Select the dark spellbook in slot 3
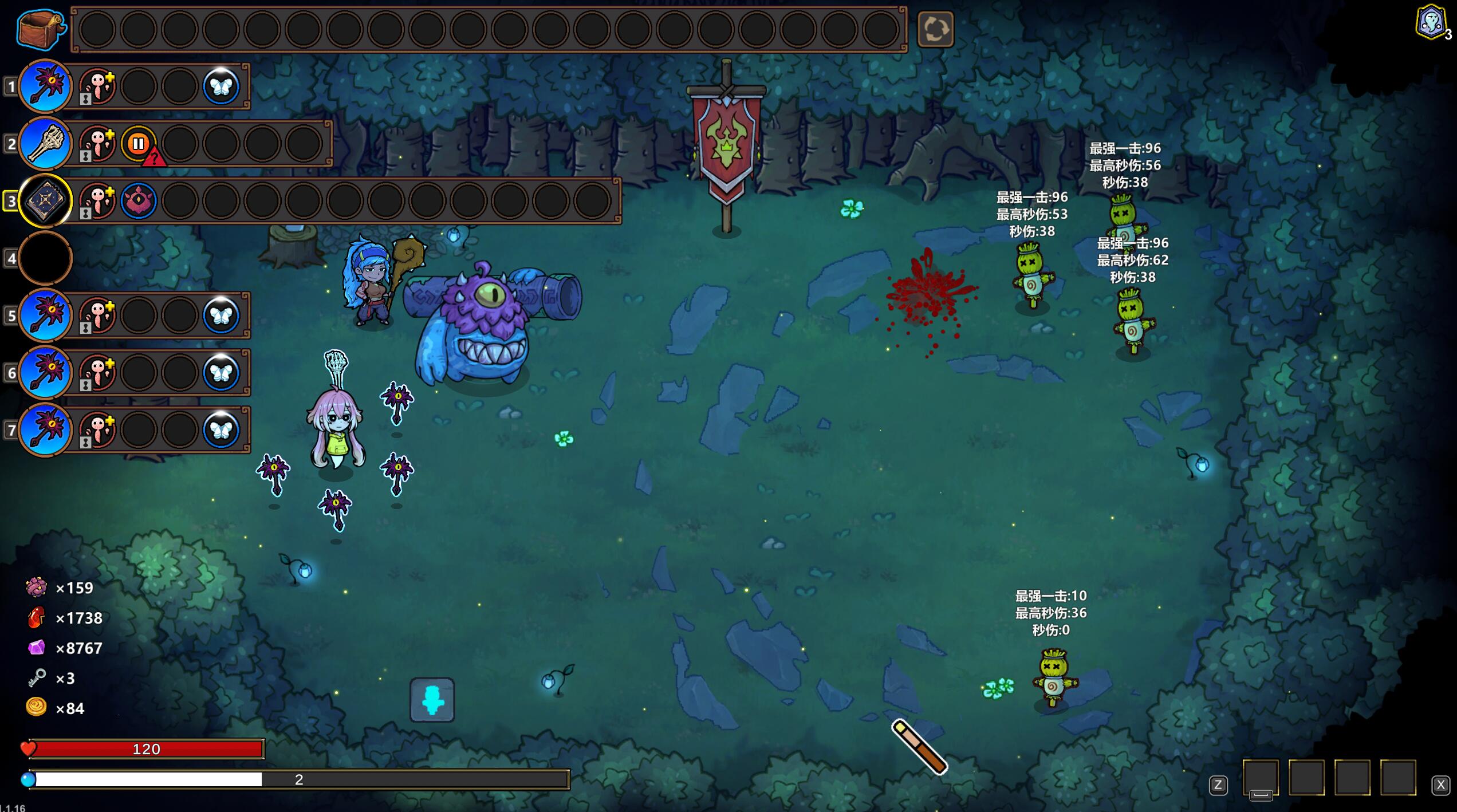The height and width of the screenshot is (812, 1457). [x=45, y=200]
